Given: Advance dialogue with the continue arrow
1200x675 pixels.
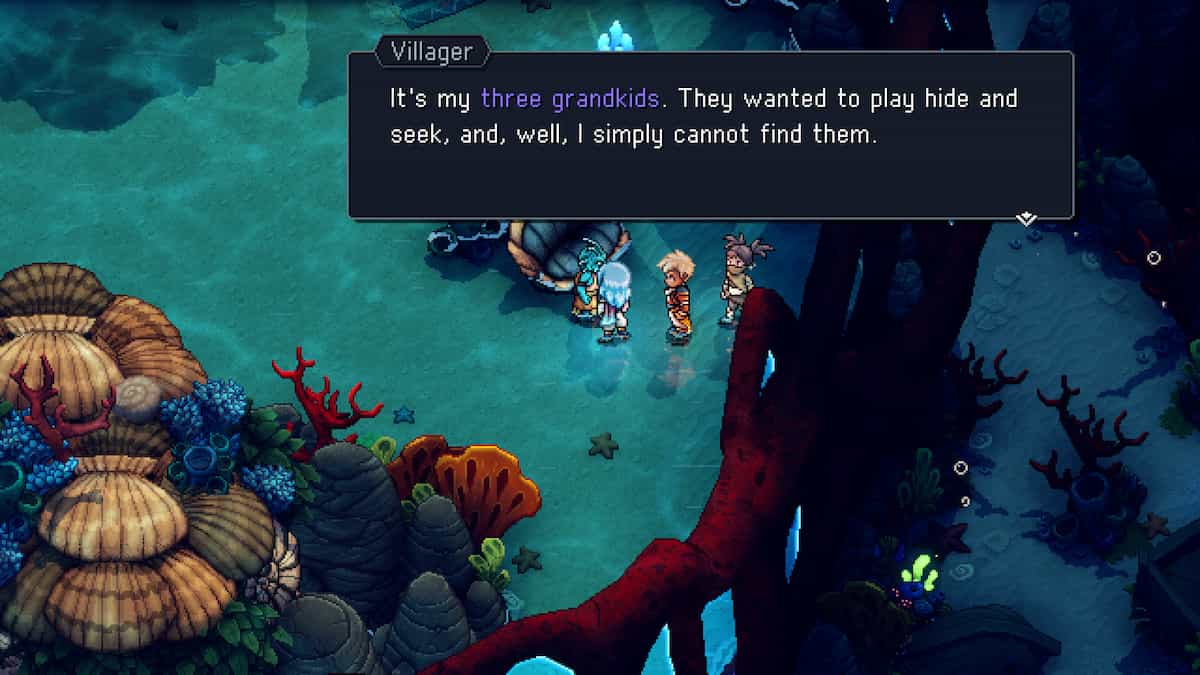Looking at the screenshot, I should [1026, 218].
